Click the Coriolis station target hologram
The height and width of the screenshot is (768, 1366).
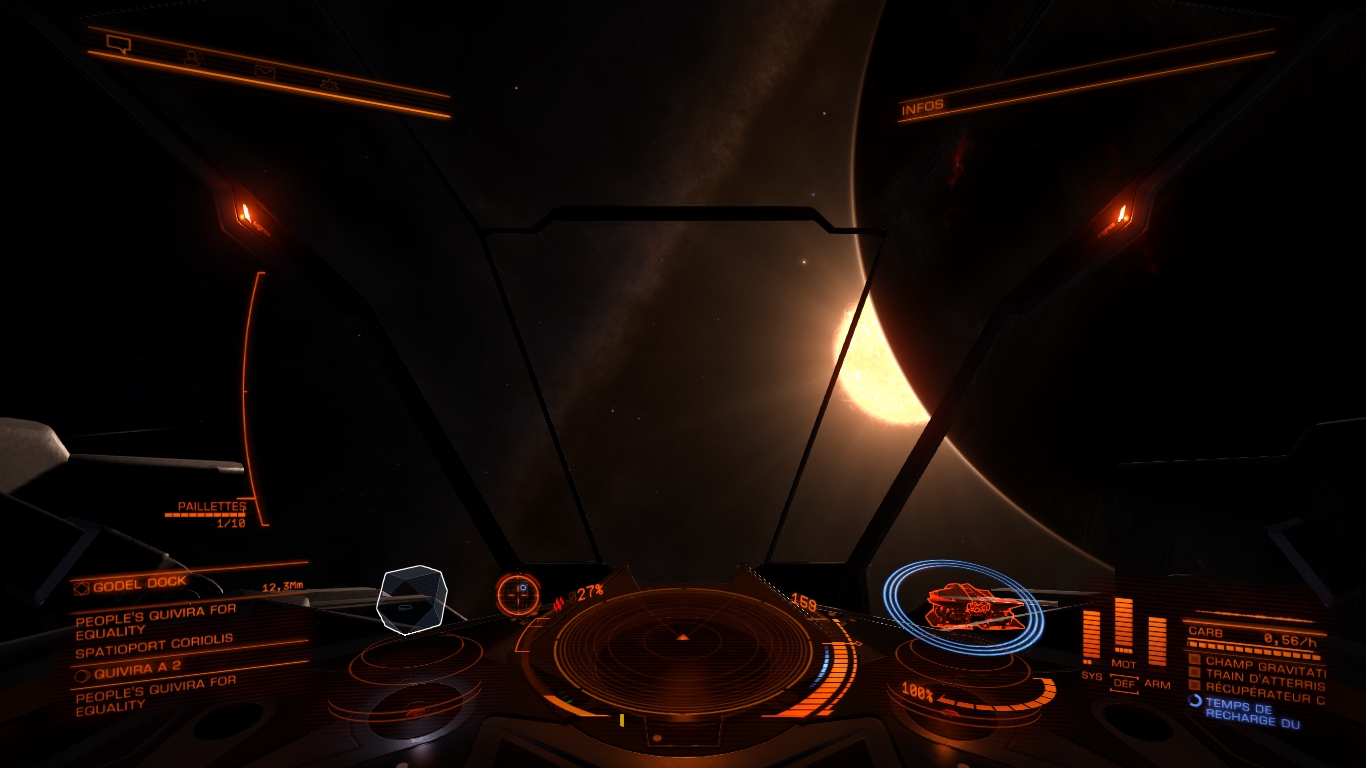point(411,598)
